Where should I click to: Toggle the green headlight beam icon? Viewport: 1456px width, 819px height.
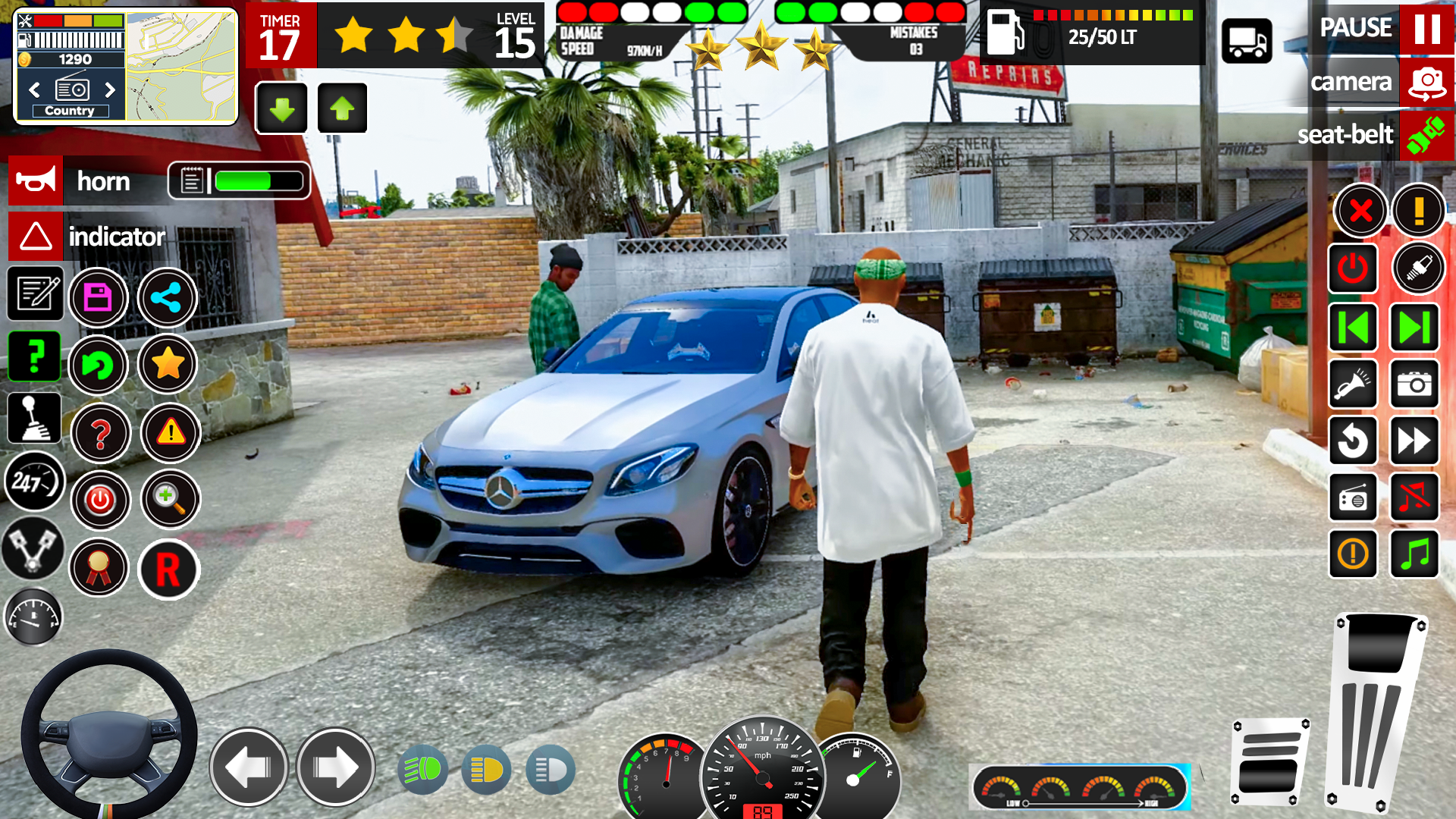click(x=422, y=770)
